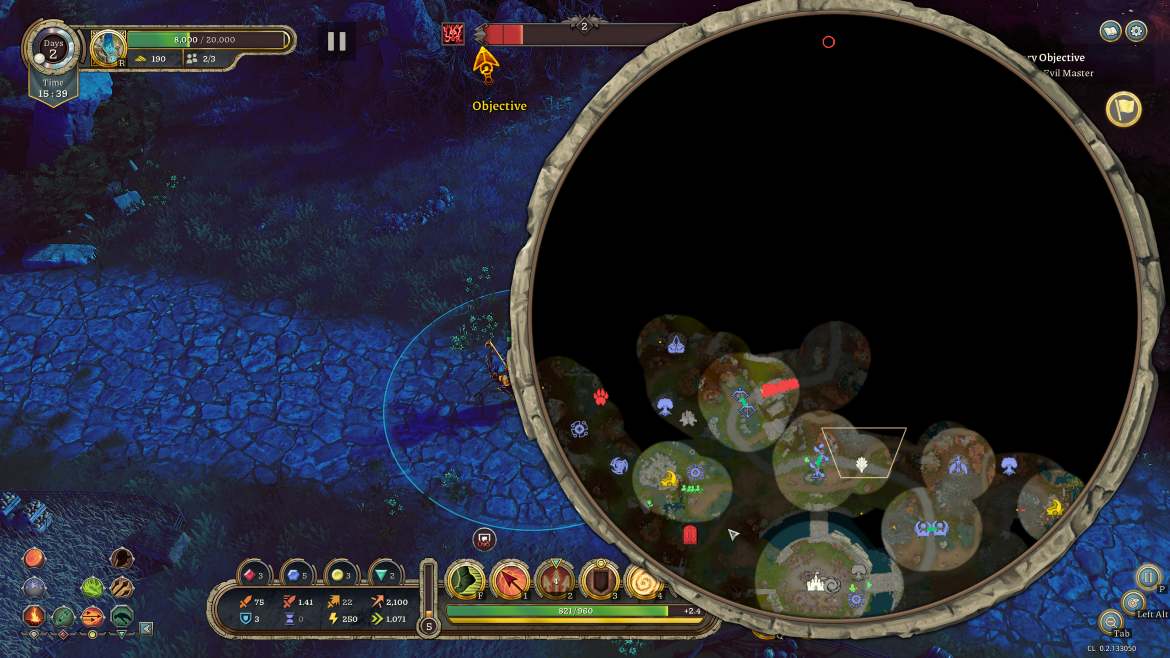This screenshot has width=1170, height=658.
Task: Select the white castle icon on the map
Action: [816, 582]
